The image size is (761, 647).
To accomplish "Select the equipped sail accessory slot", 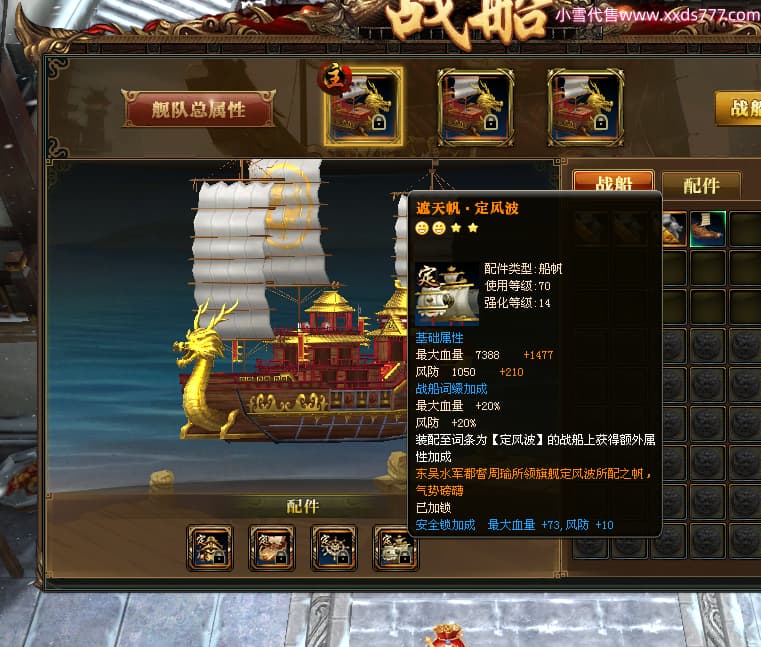I will pos(396,548).
